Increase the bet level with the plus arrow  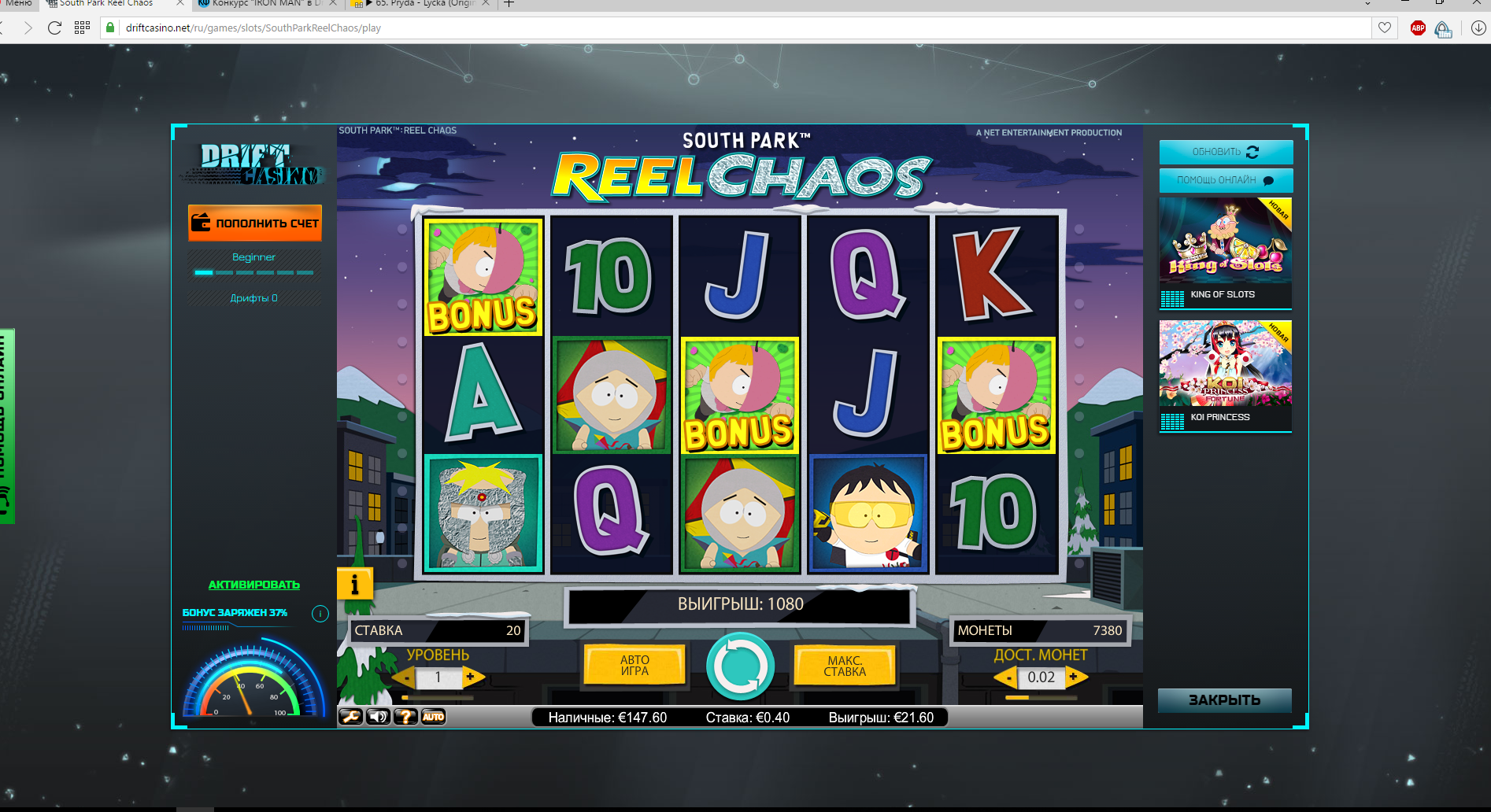coord(471,677)
